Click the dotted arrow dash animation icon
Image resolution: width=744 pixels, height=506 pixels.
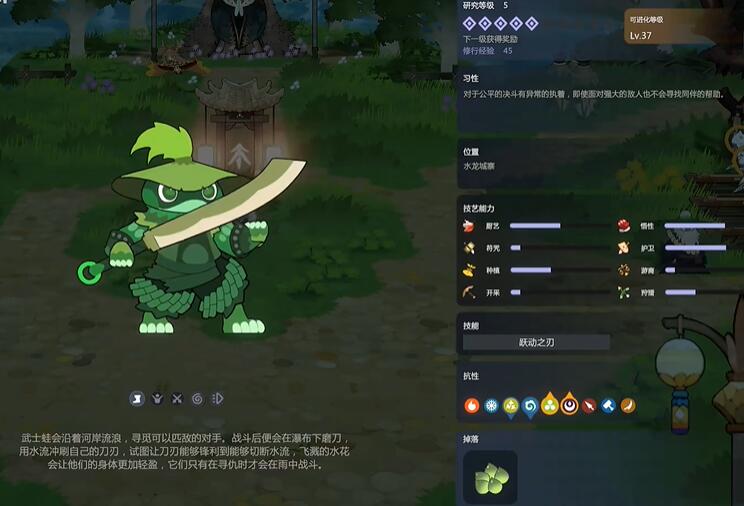tap(217, 399)
